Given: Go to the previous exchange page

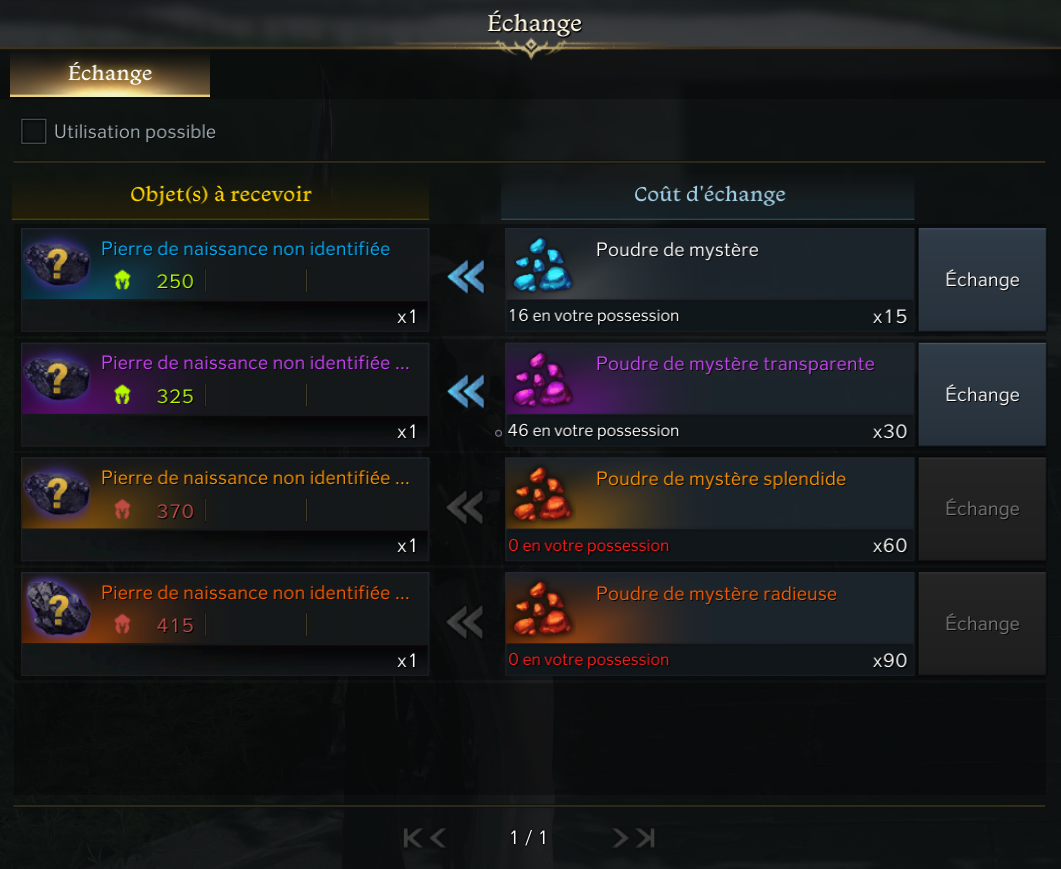Looking at the screenshot, I should pos(438,838).
